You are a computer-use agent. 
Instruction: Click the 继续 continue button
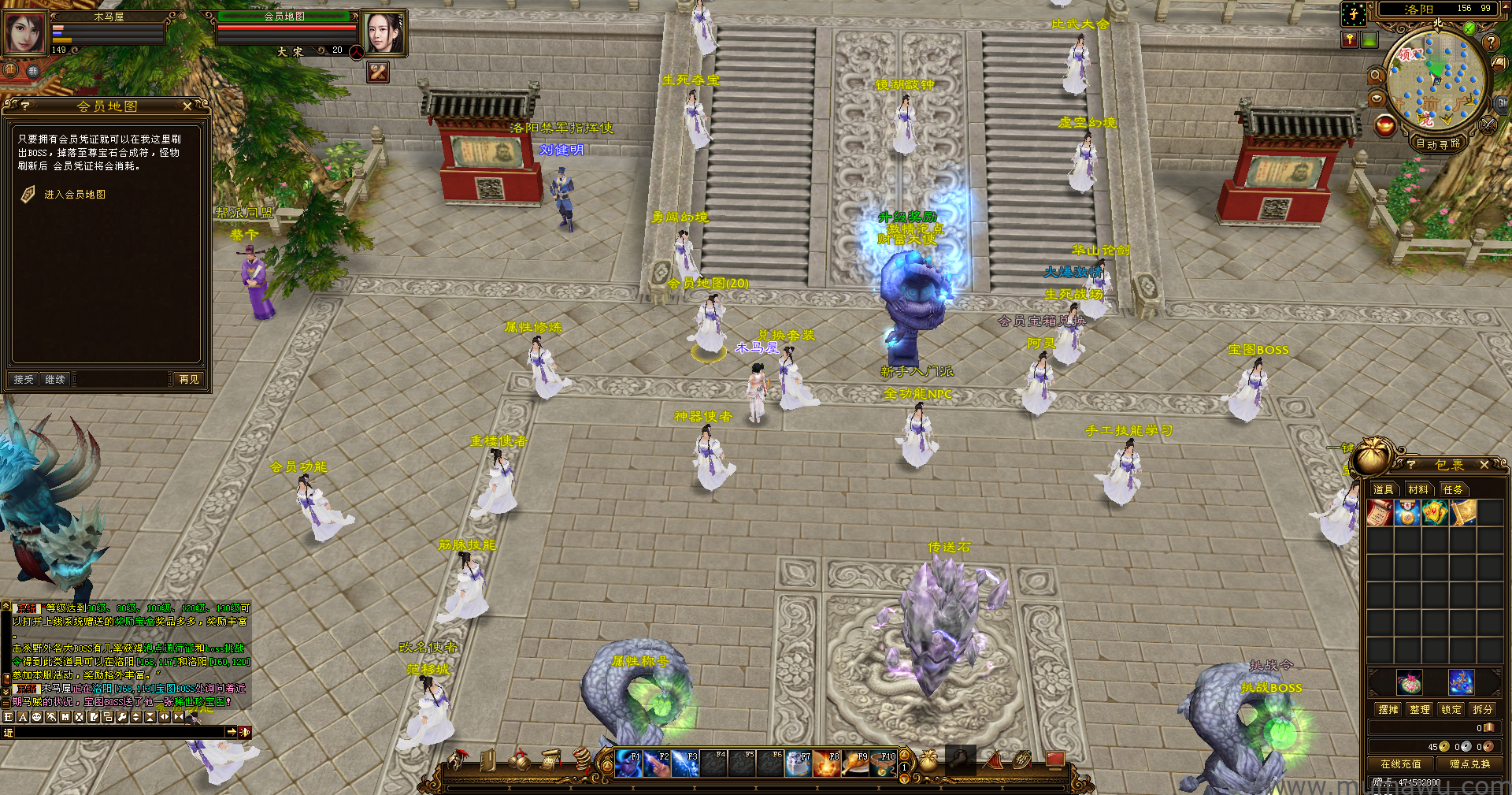coord(55,380)
